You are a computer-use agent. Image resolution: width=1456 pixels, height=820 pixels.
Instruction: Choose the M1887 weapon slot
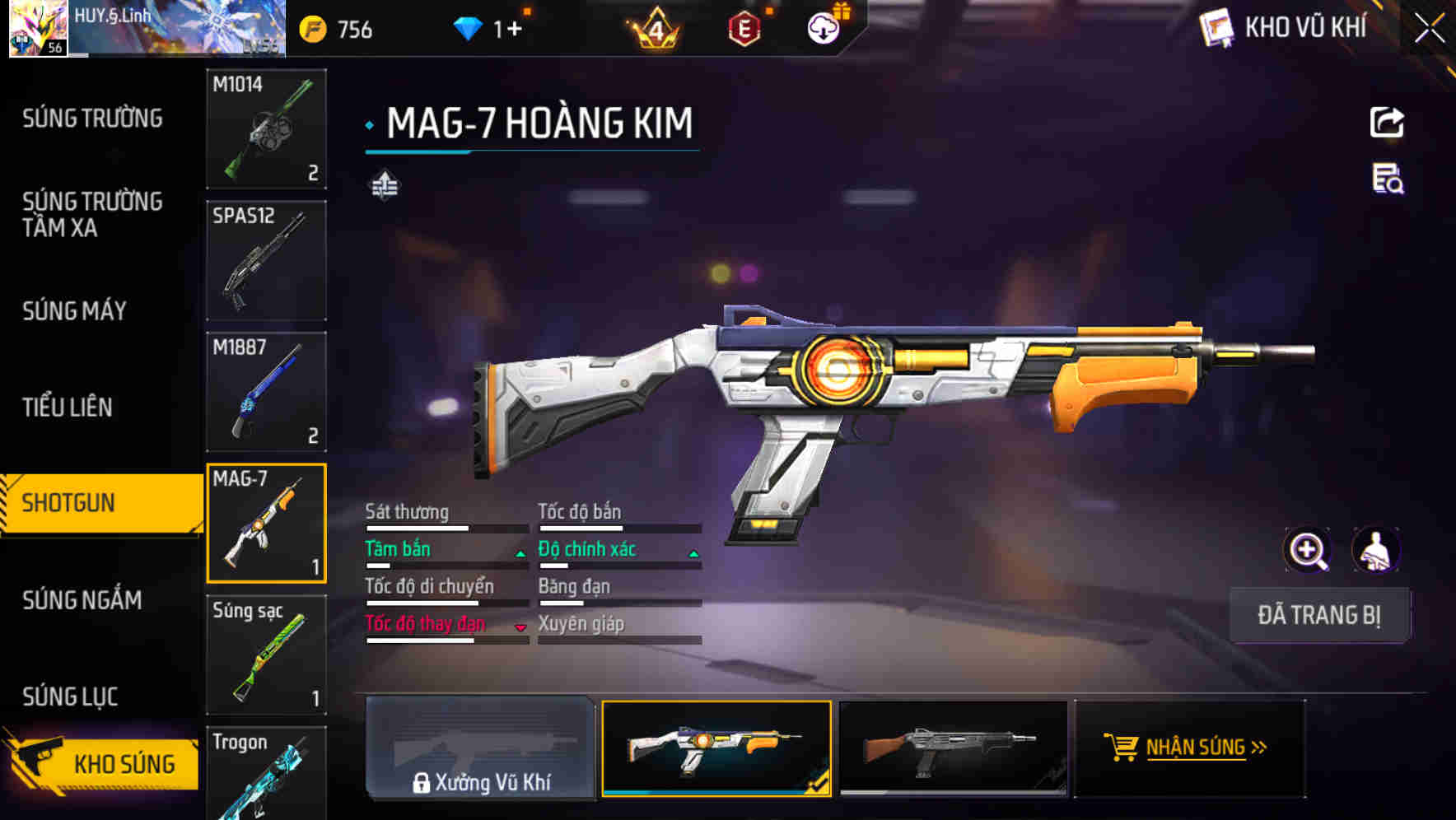[x=266, y=392]
